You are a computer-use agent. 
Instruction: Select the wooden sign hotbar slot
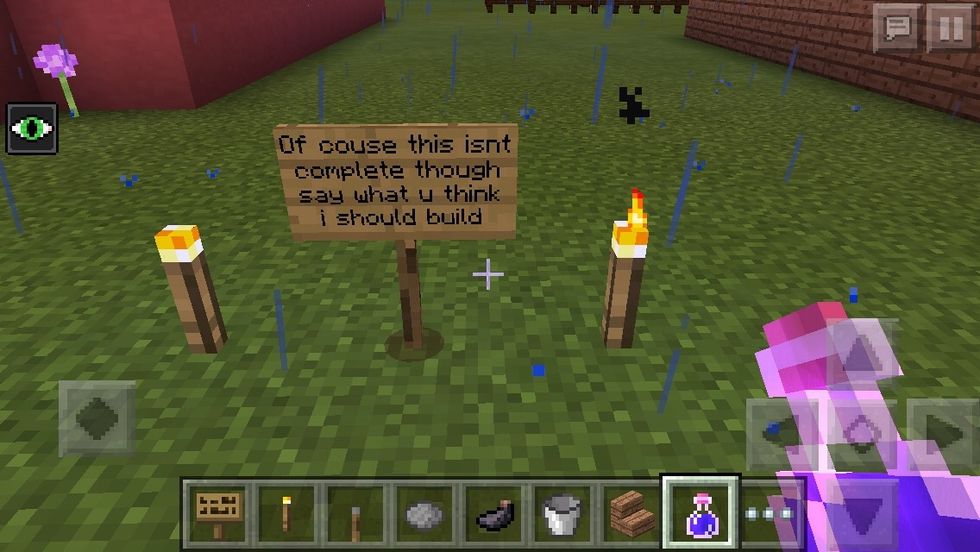[216, 513]
